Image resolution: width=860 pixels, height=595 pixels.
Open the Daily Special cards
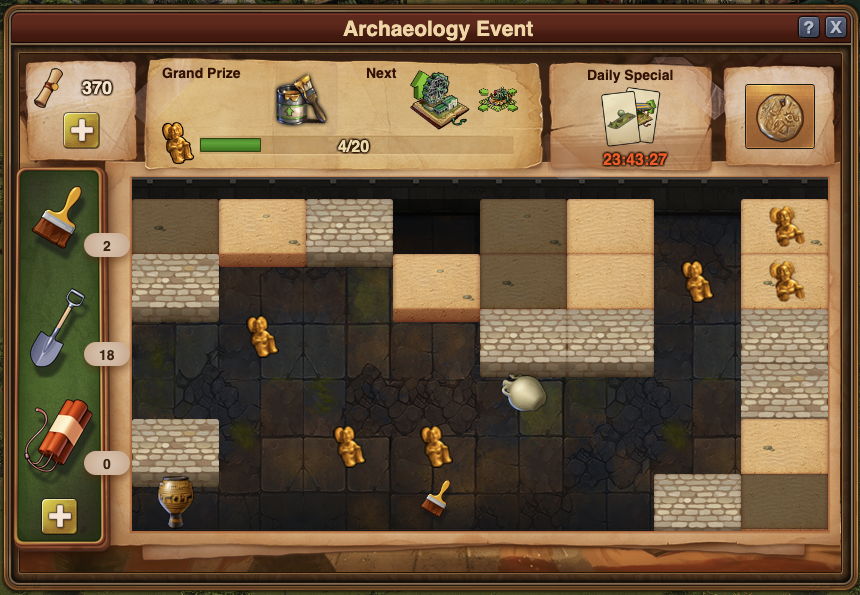click(x=630, y=115)
